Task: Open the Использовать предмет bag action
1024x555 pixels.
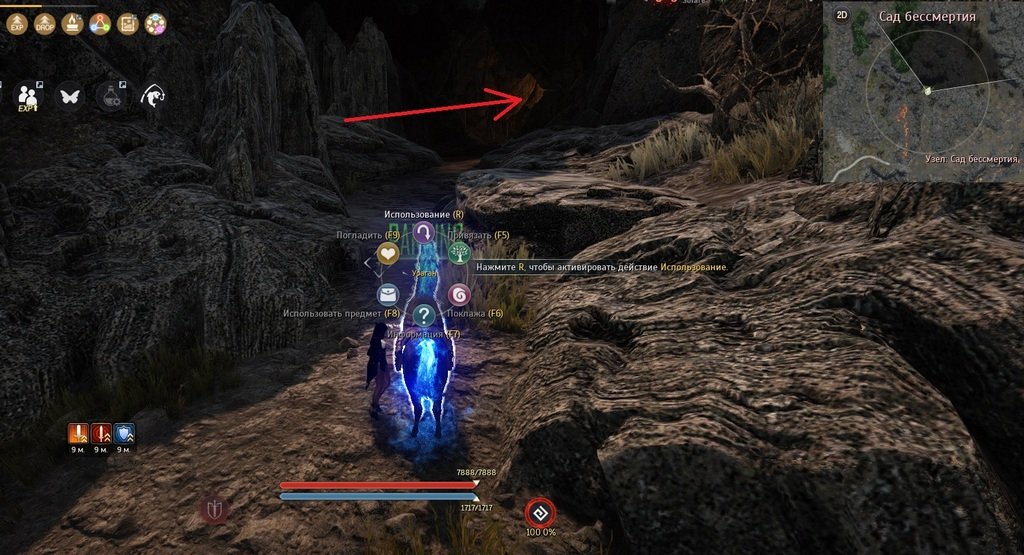Action: (388, 295)
